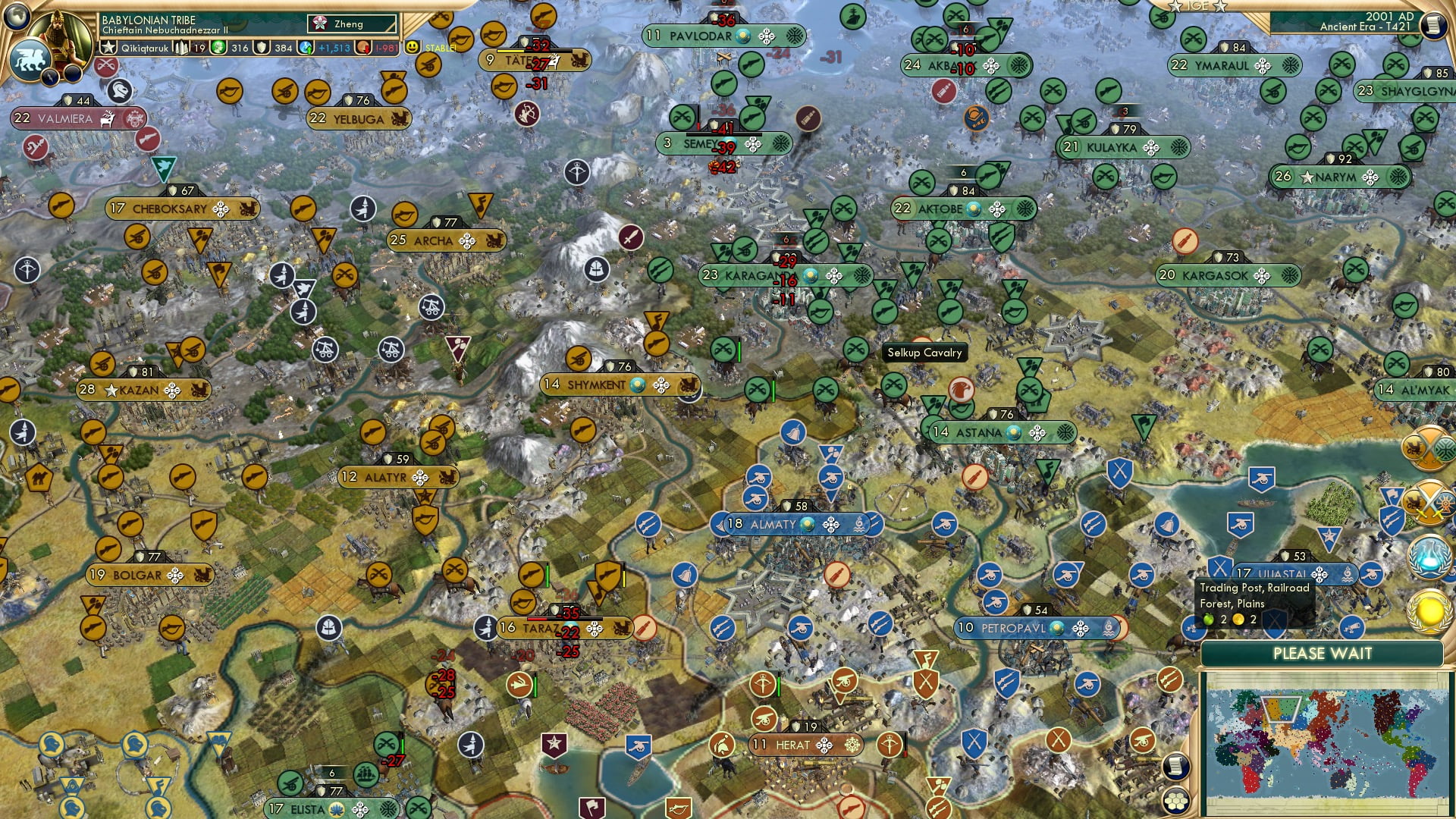Toggle the hex grid overlay button
The width and height of the screenshot is (1456, 819).
pyautogui.click(x=1176, y=800)
